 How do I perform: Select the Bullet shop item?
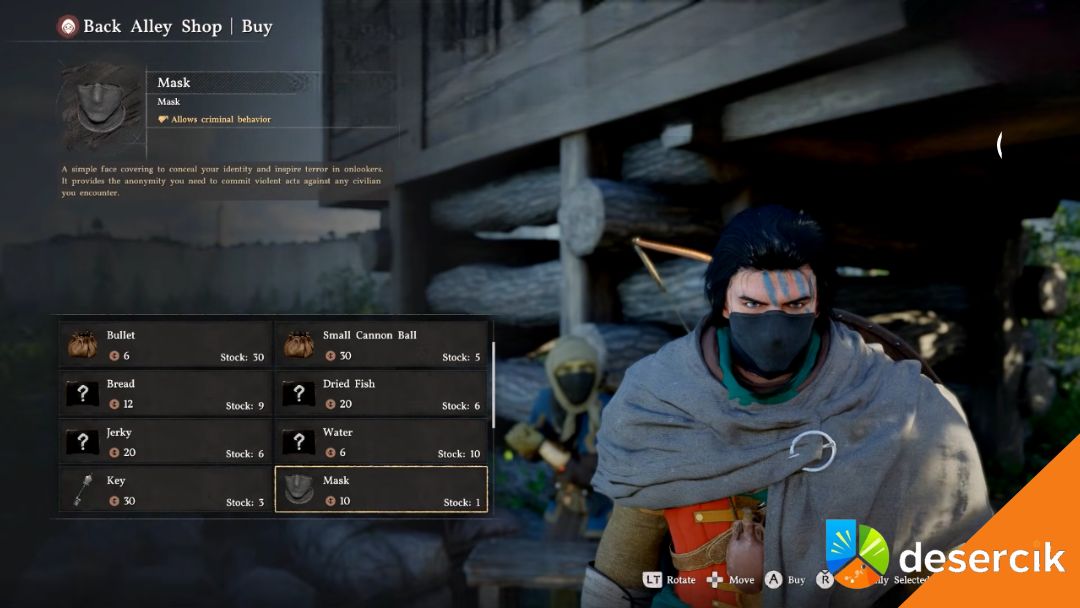[x=165, y=345]
